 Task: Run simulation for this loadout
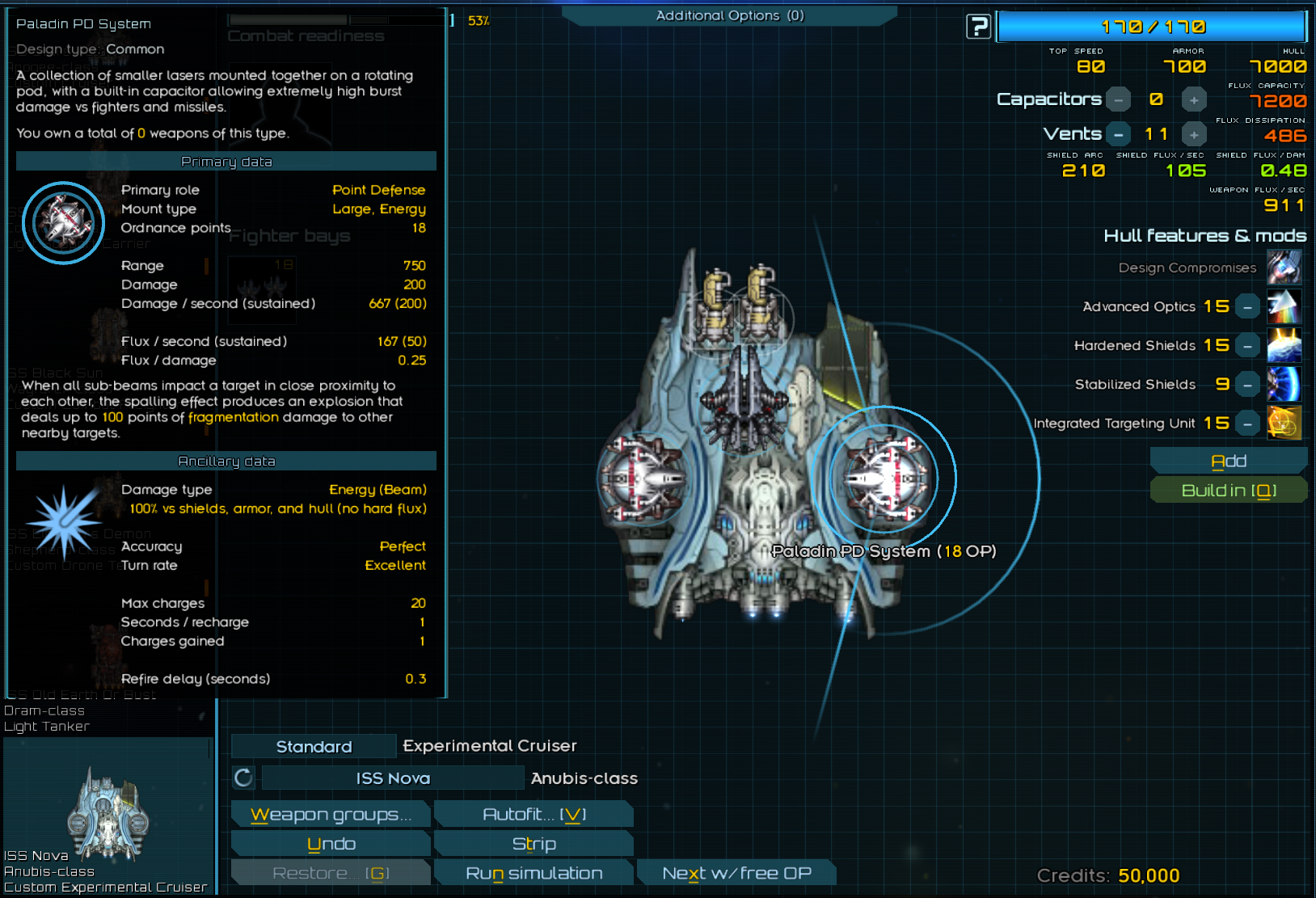tap(534, 873)
